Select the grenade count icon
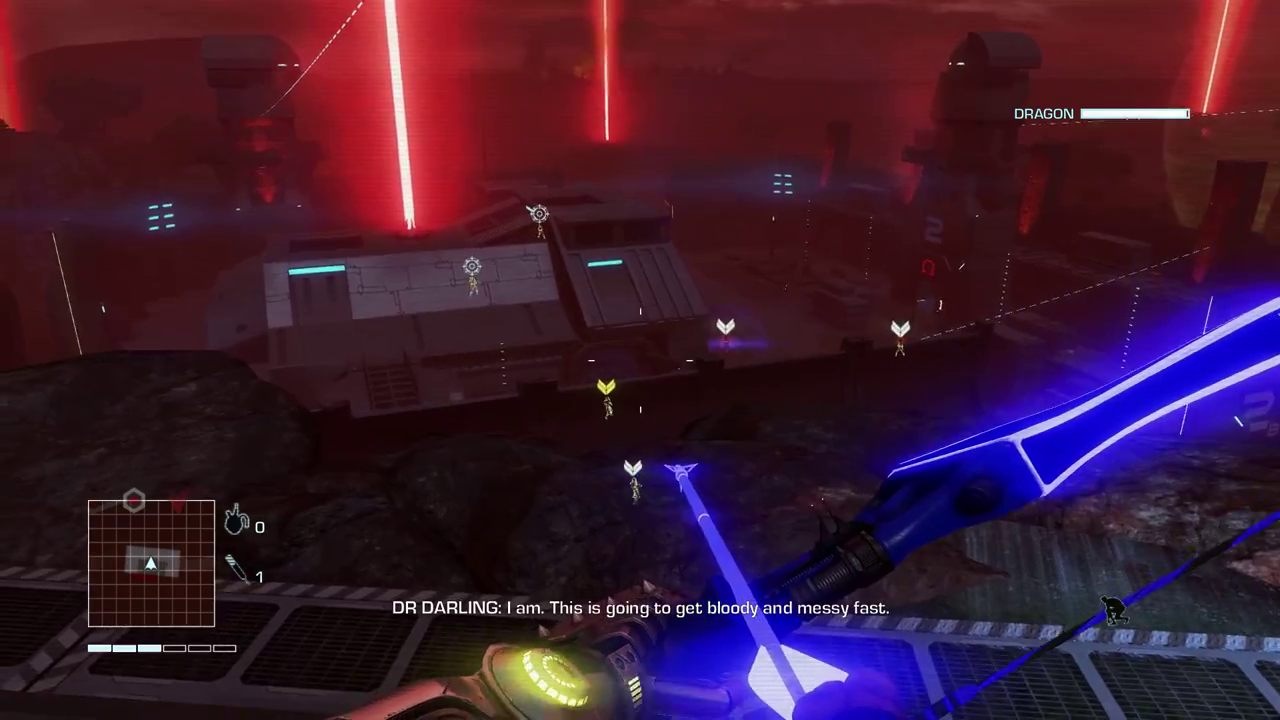The height and width of the screenshot is (720, 1280). [236, 521]
